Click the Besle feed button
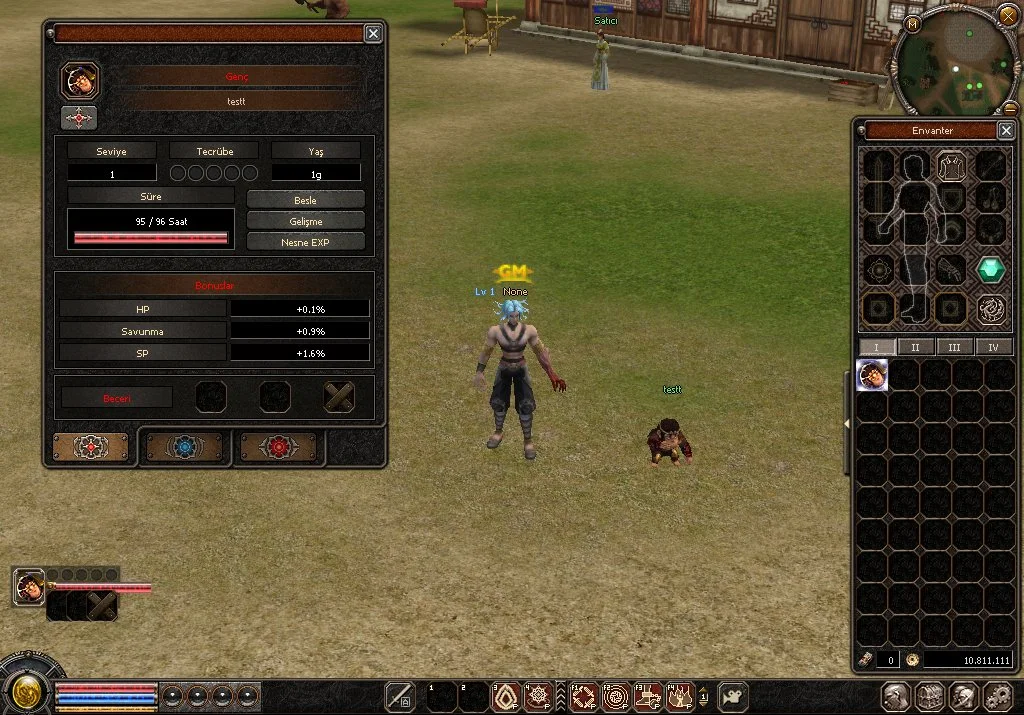 coord(305,200)
